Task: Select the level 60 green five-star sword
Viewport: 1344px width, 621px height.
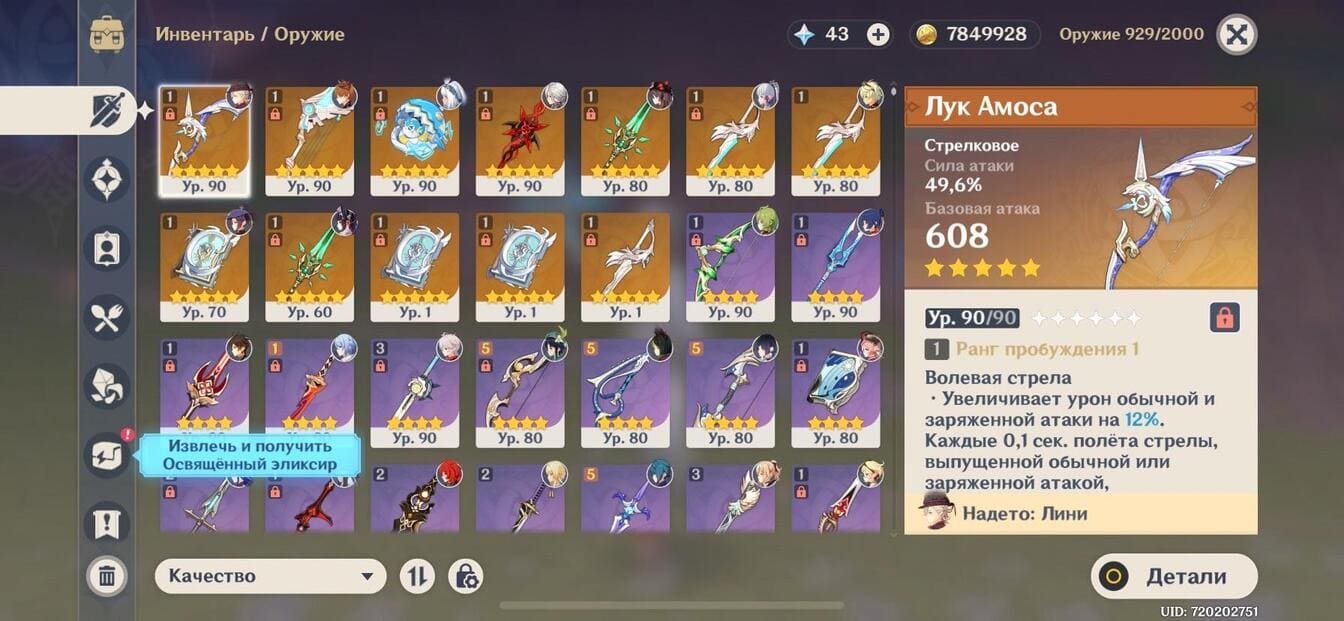Action: (309, 266)
